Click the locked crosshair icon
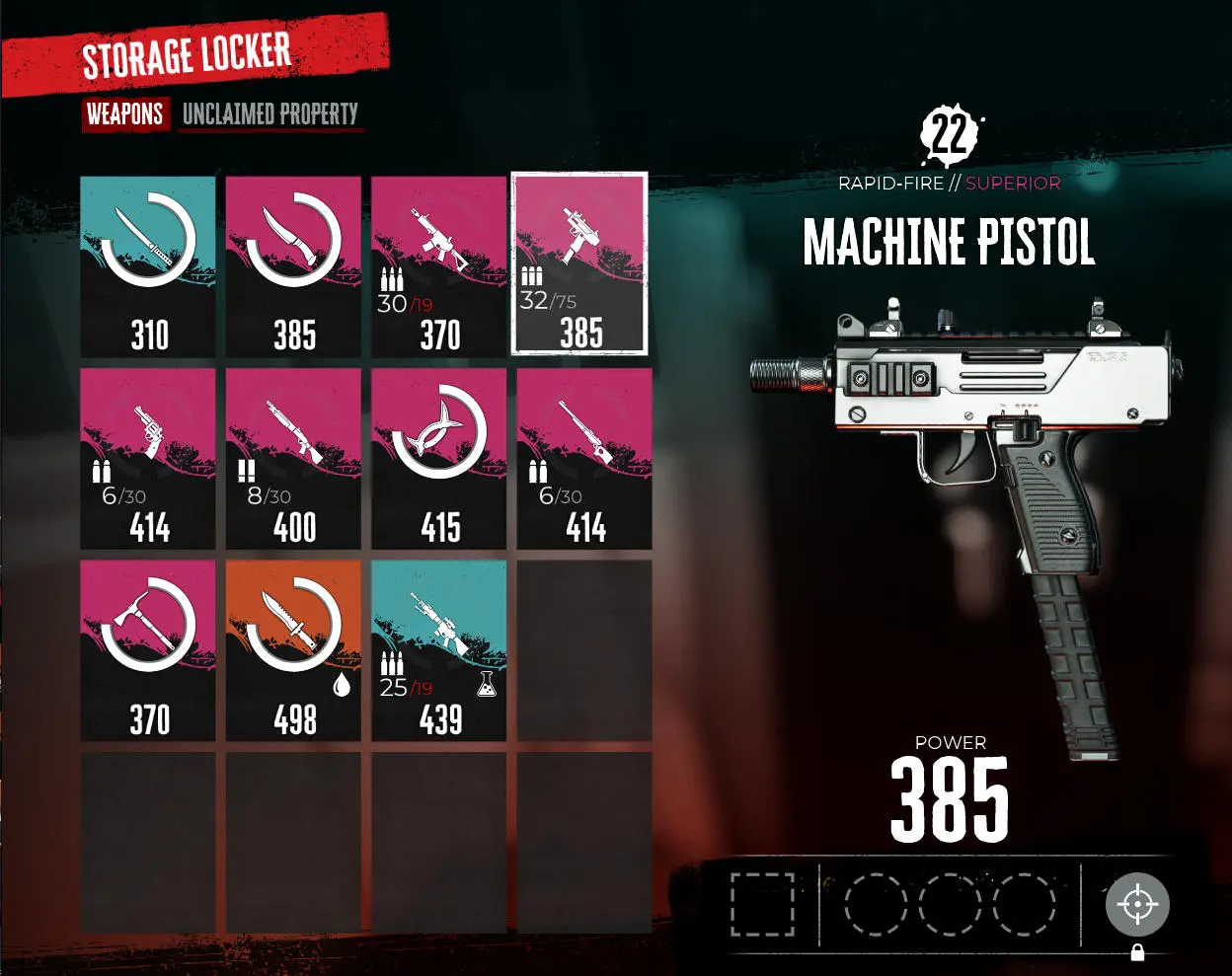The height and width of the screenshot is (976, 1232). point(1137,905)
